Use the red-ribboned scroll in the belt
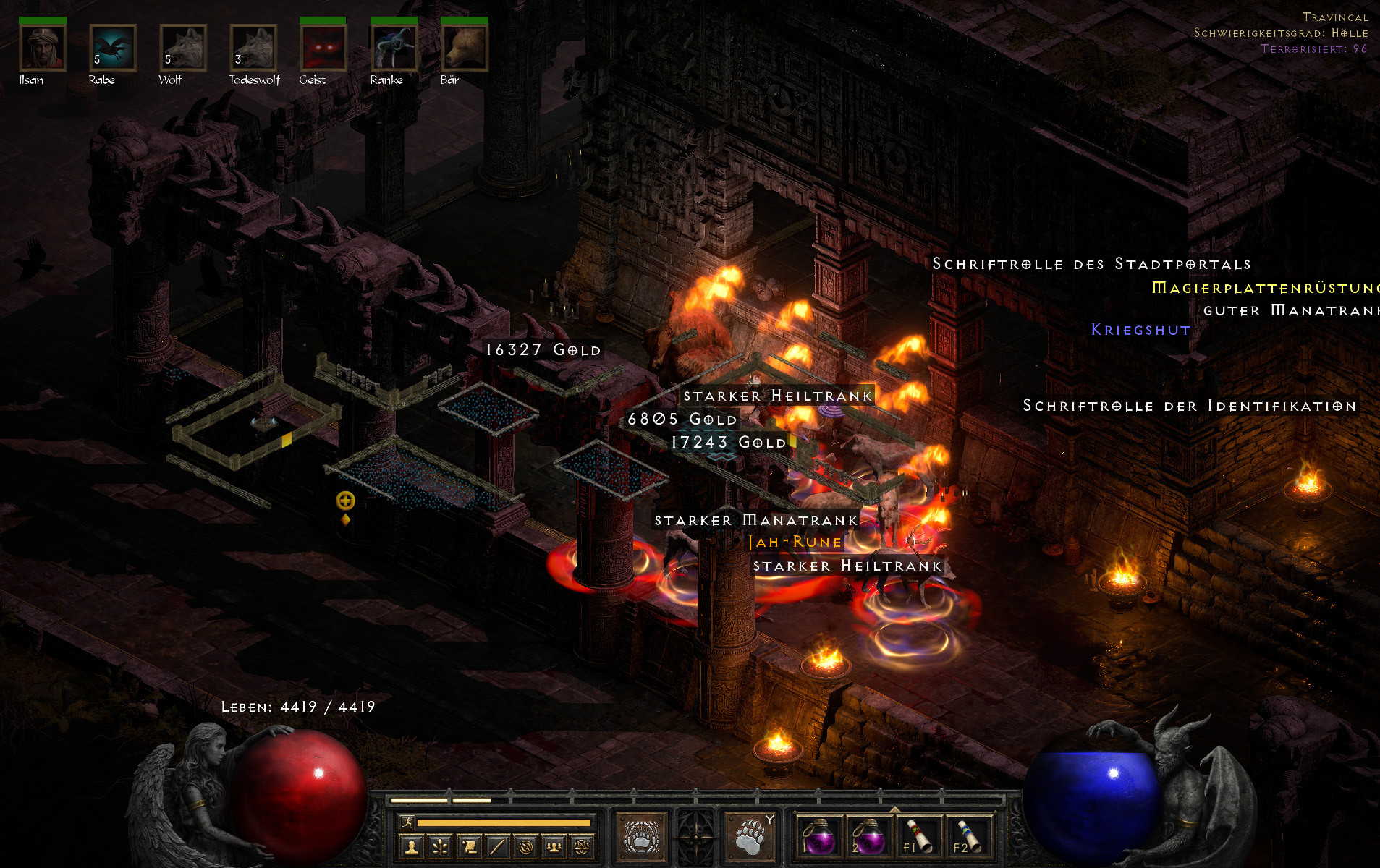1380x868 pixels. click(918, 837)
